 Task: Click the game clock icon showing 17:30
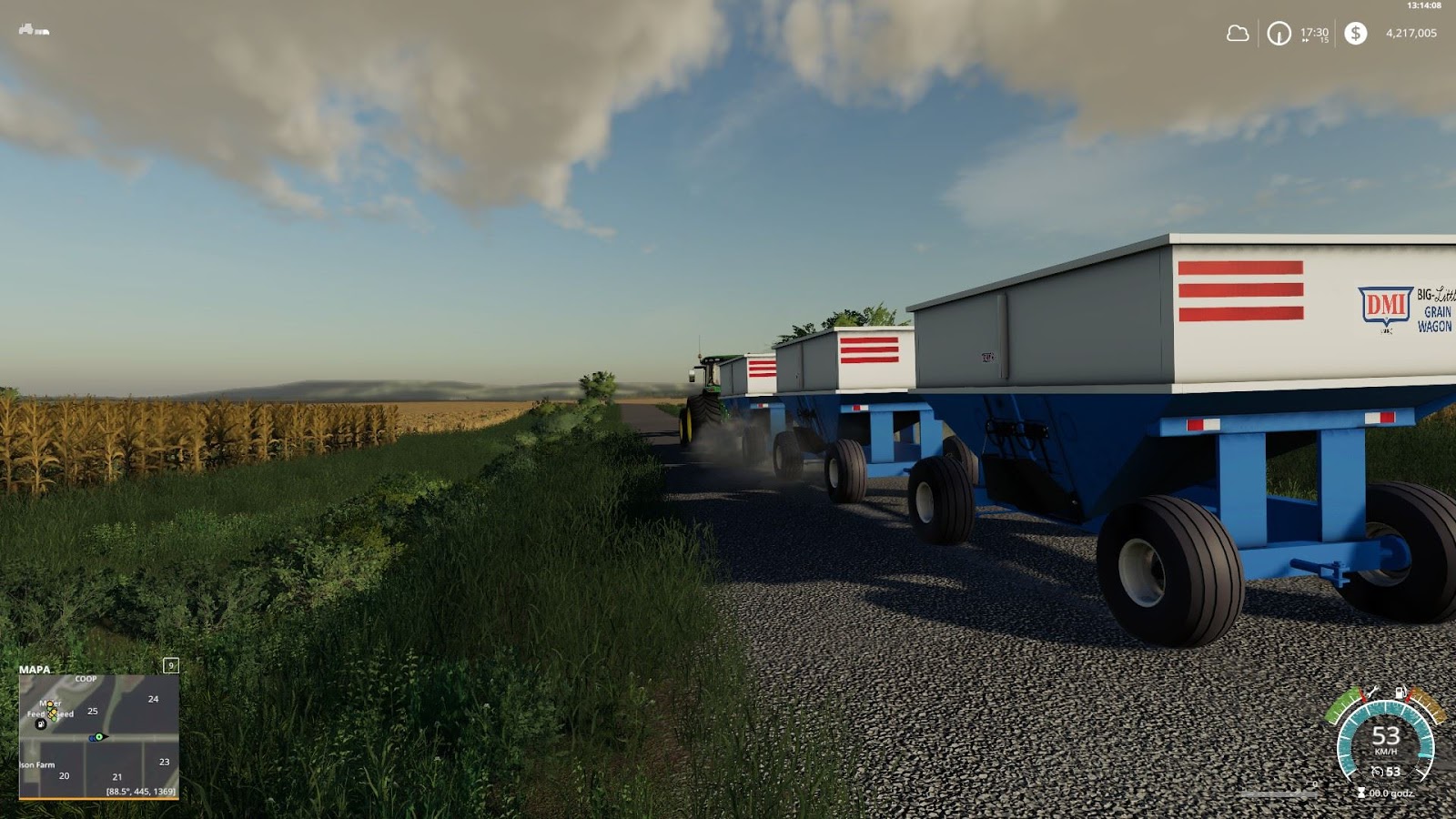point(1279,34)
